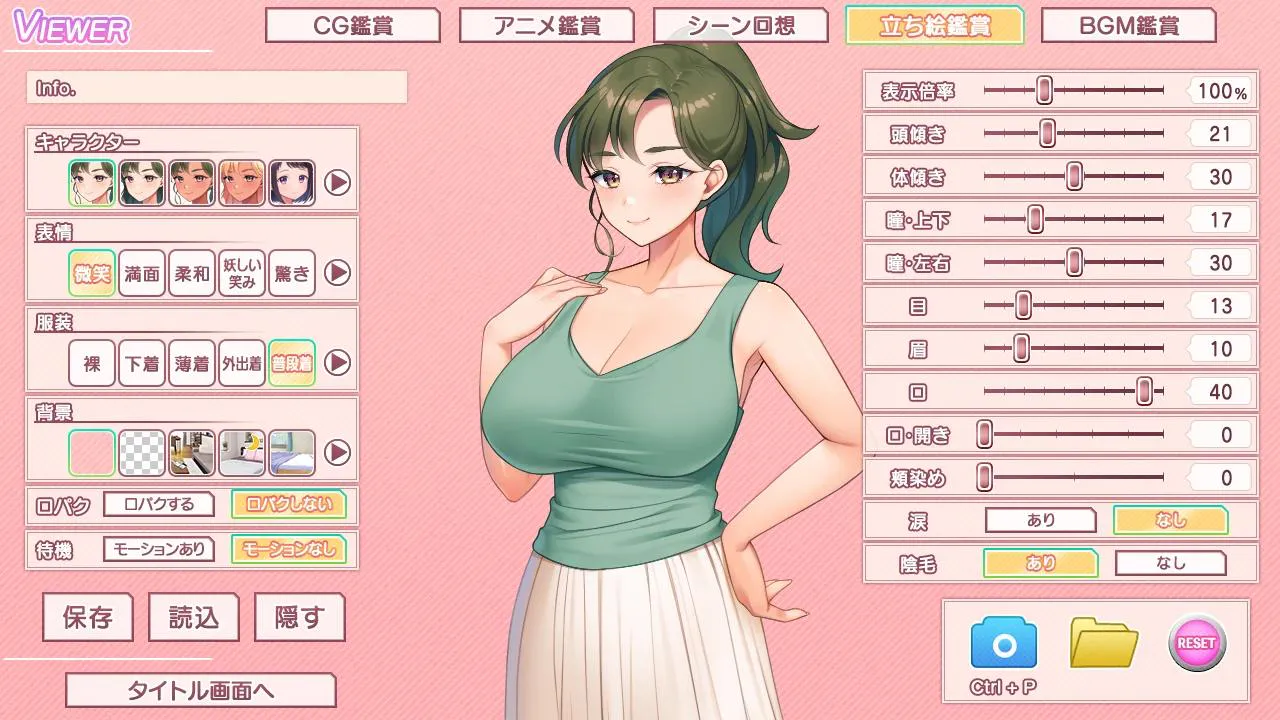
Task: Click the pink RESET button
Action: coord(1197,642)
